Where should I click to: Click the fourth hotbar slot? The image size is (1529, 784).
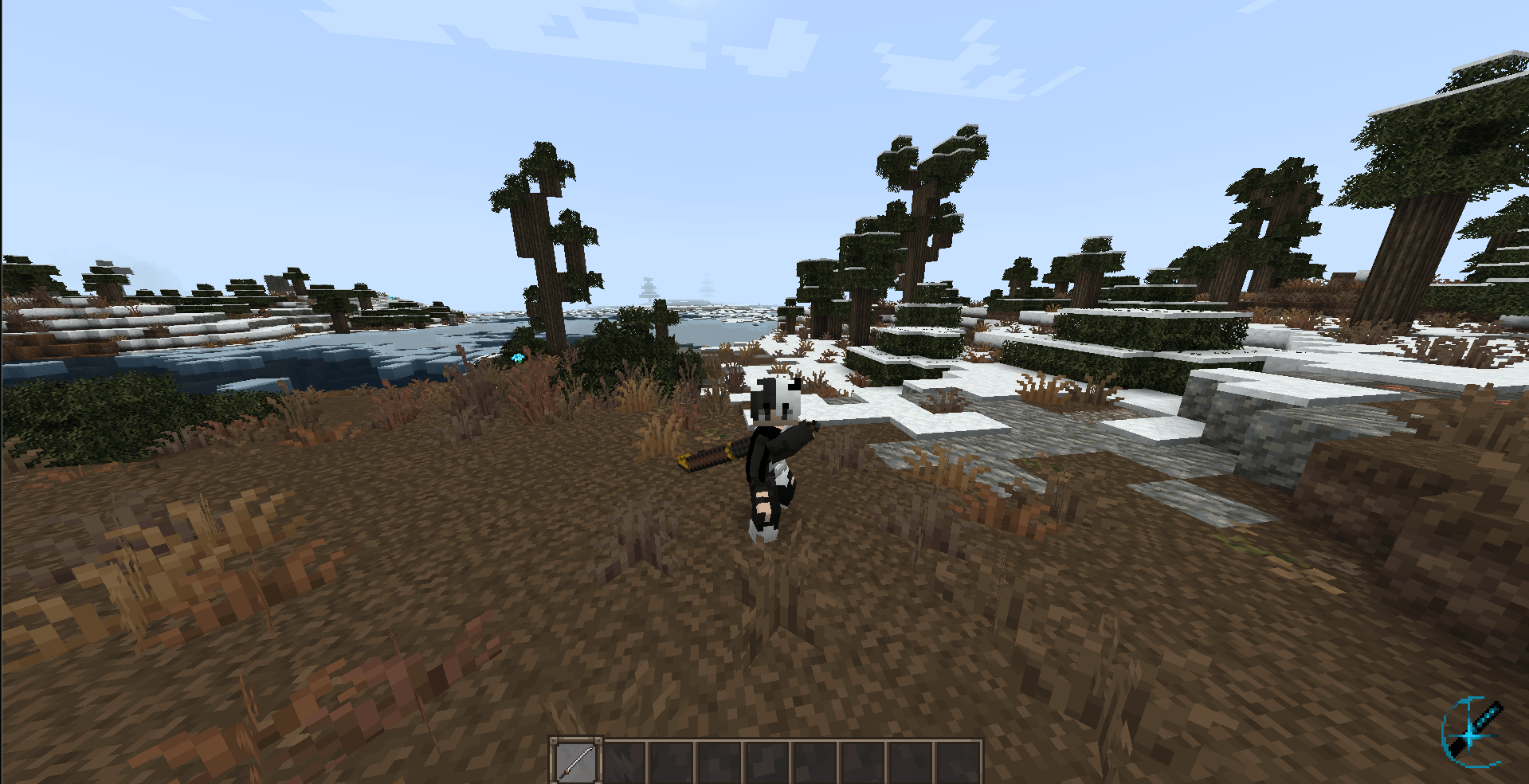click(719, 759)
